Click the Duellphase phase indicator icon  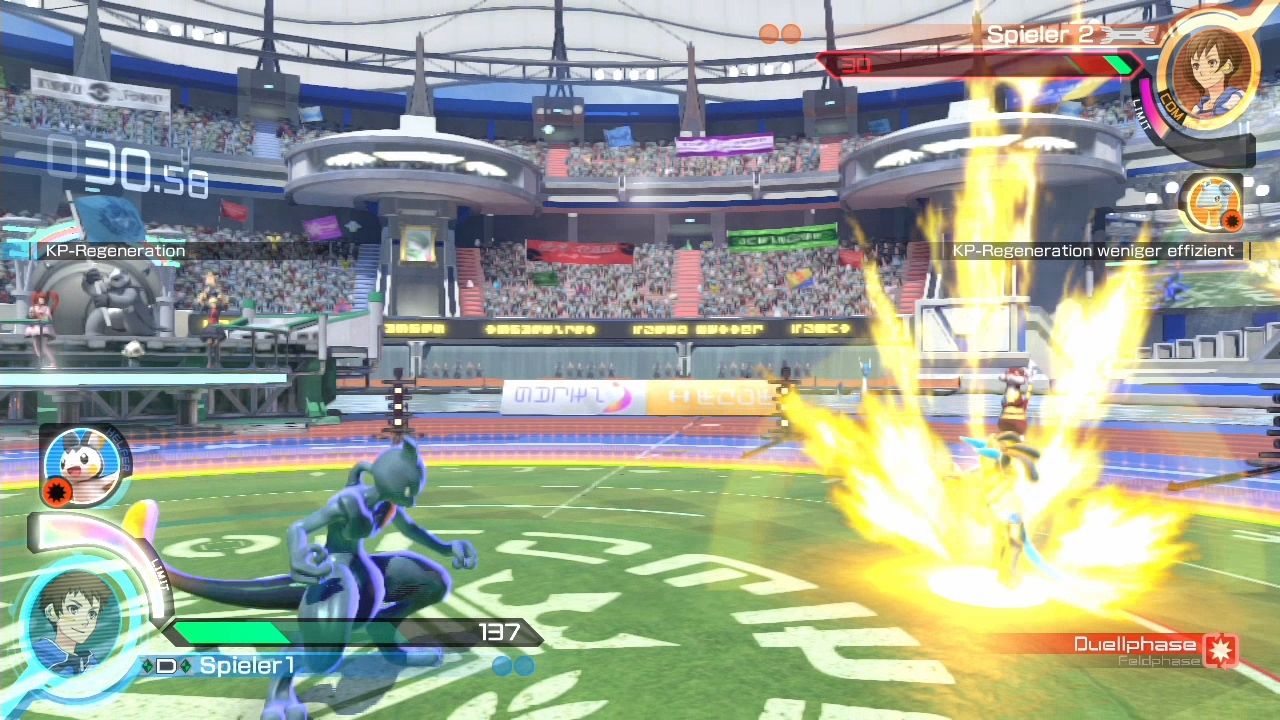[1221, 650]
